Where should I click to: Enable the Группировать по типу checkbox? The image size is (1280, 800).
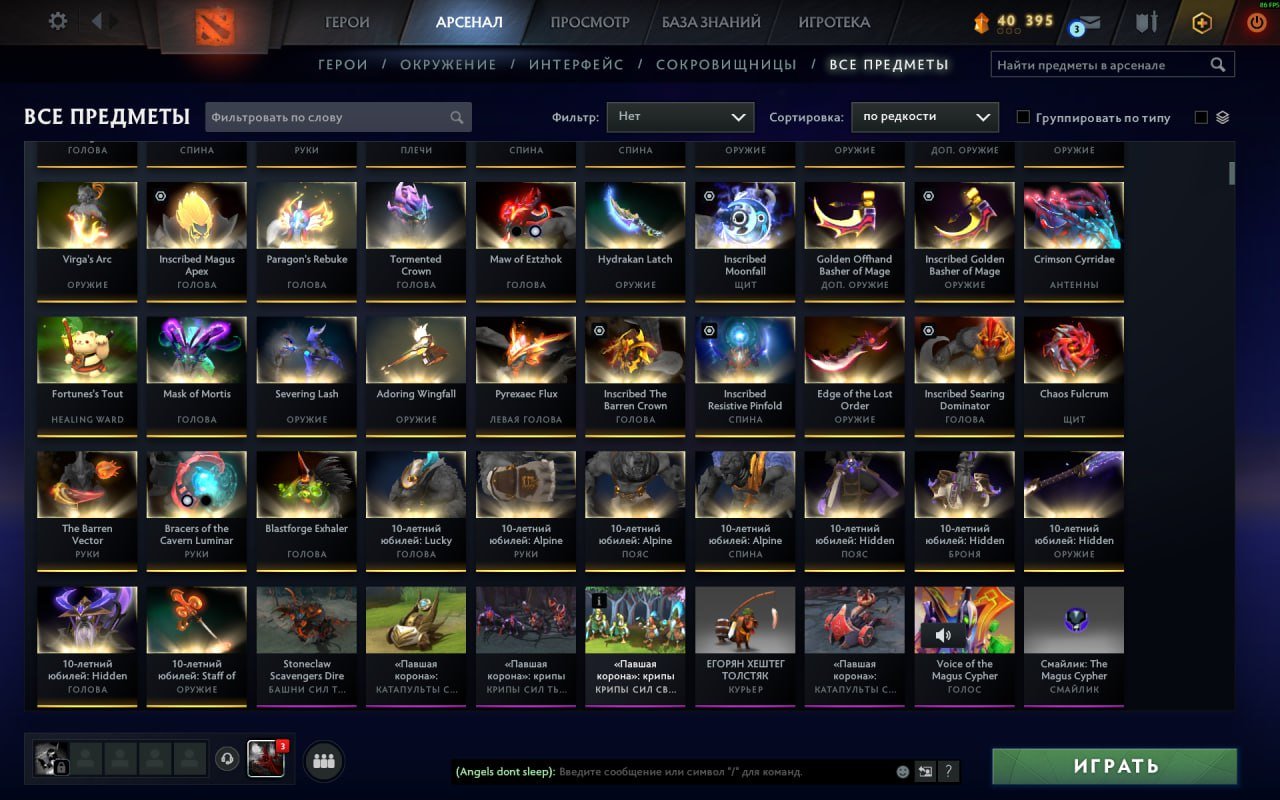(1023, 116)
